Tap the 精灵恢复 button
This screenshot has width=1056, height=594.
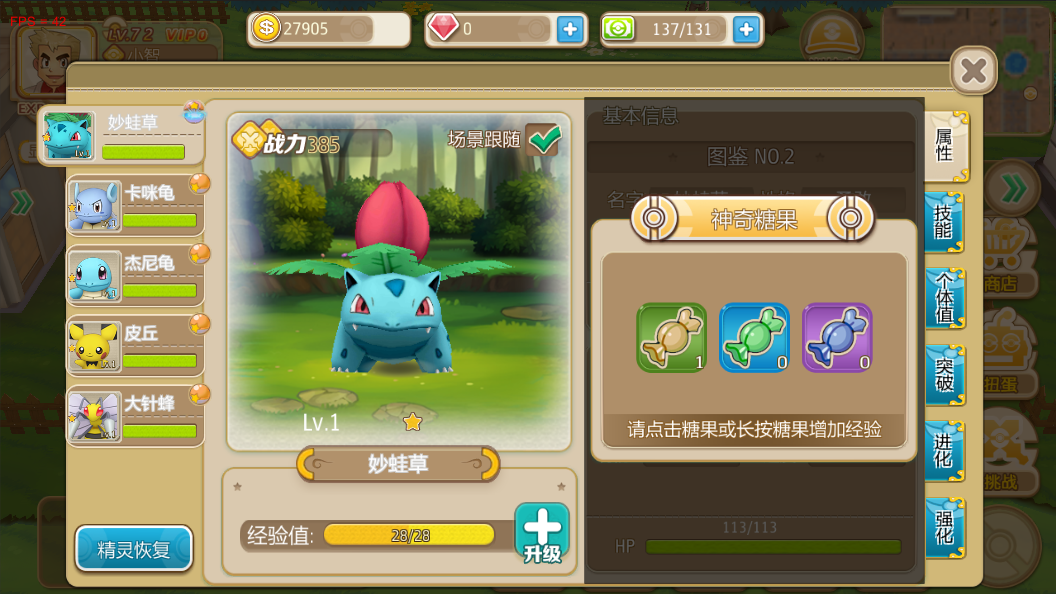coord(133,549)
